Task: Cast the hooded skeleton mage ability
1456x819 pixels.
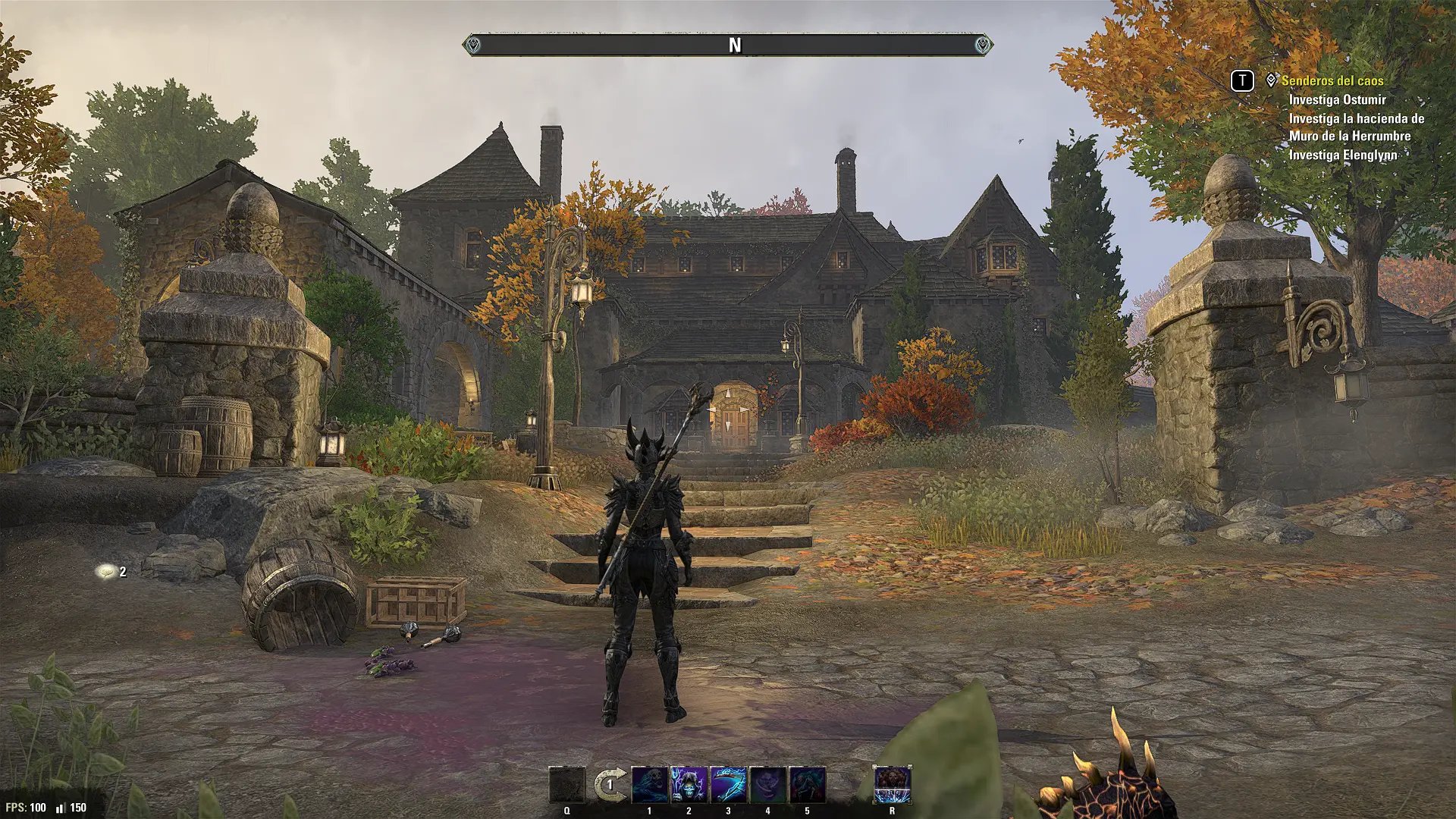Action: pyautogui.click(x=689, y=784)
